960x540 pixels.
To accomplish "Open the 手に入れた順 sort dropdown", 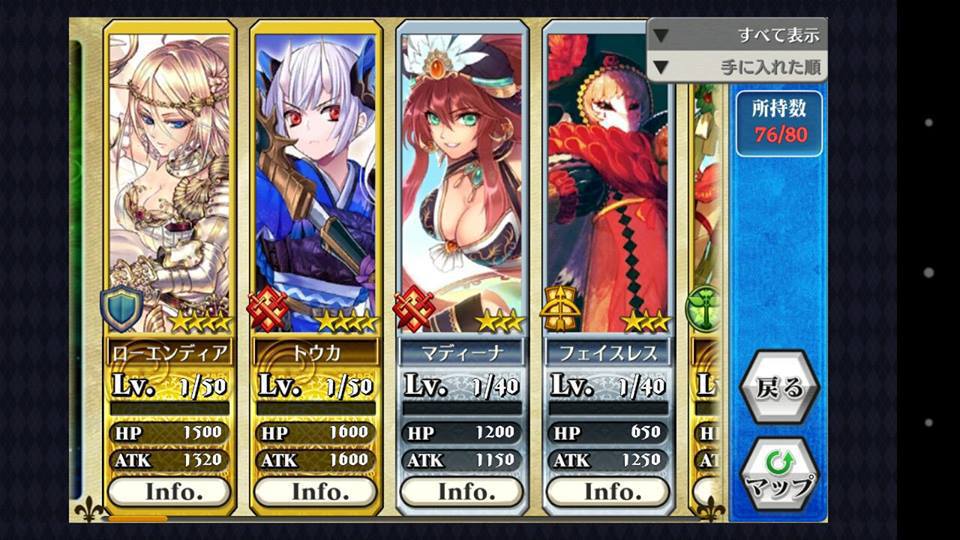I will click(x=737, y=66).
